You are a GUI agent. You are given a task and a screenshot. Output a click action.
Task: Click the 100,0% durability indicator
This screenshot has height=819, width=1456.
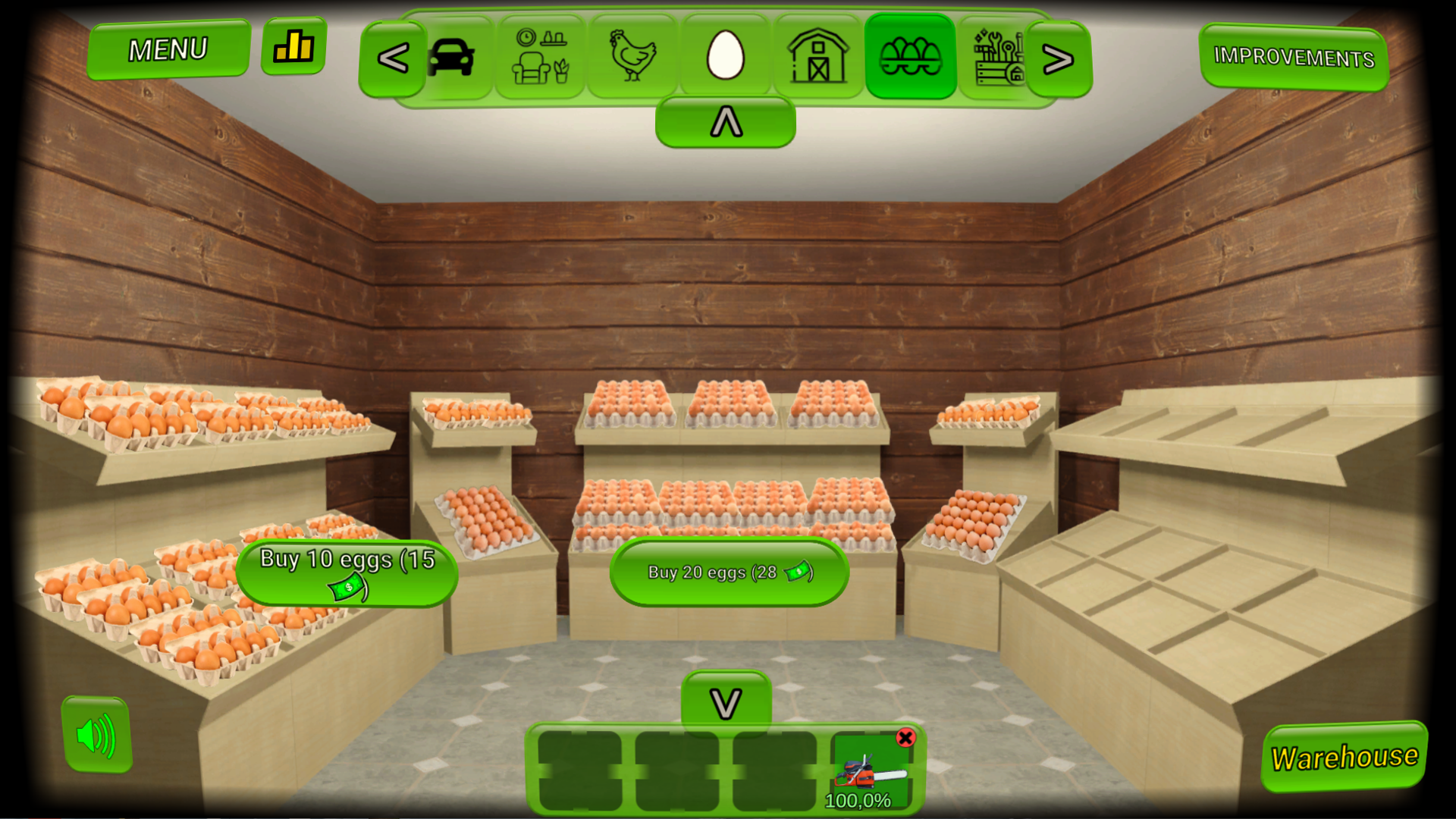point(858,800)
